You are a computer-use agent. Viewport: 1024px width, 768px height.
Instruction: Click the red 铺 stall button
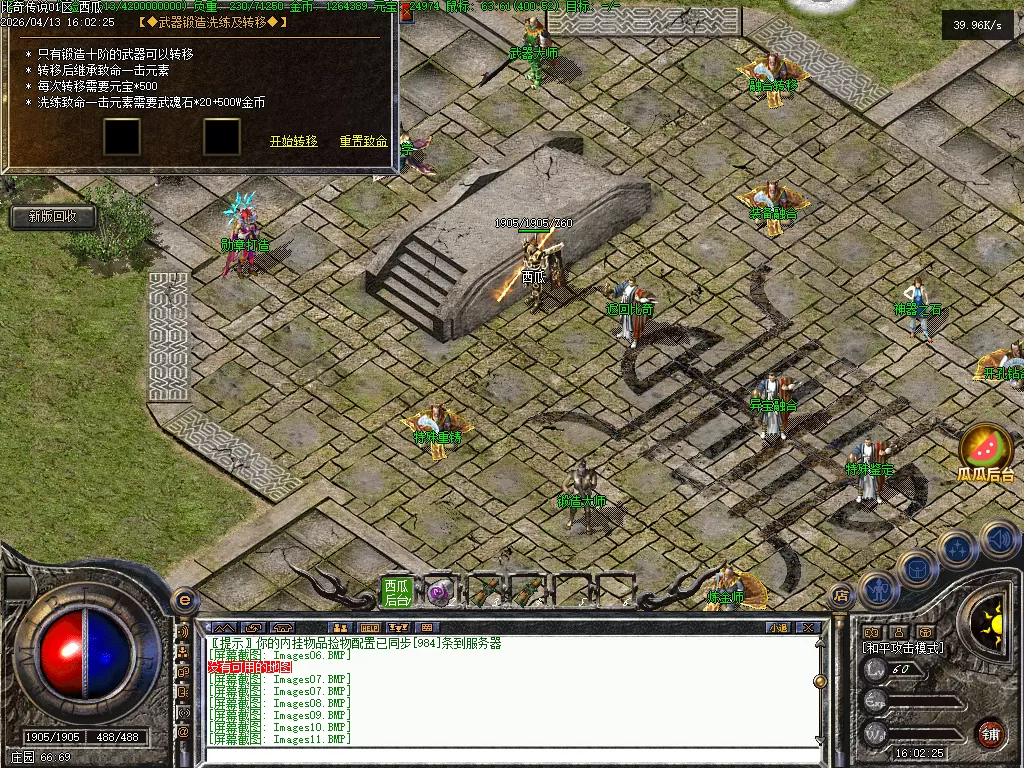coord(990,733)
